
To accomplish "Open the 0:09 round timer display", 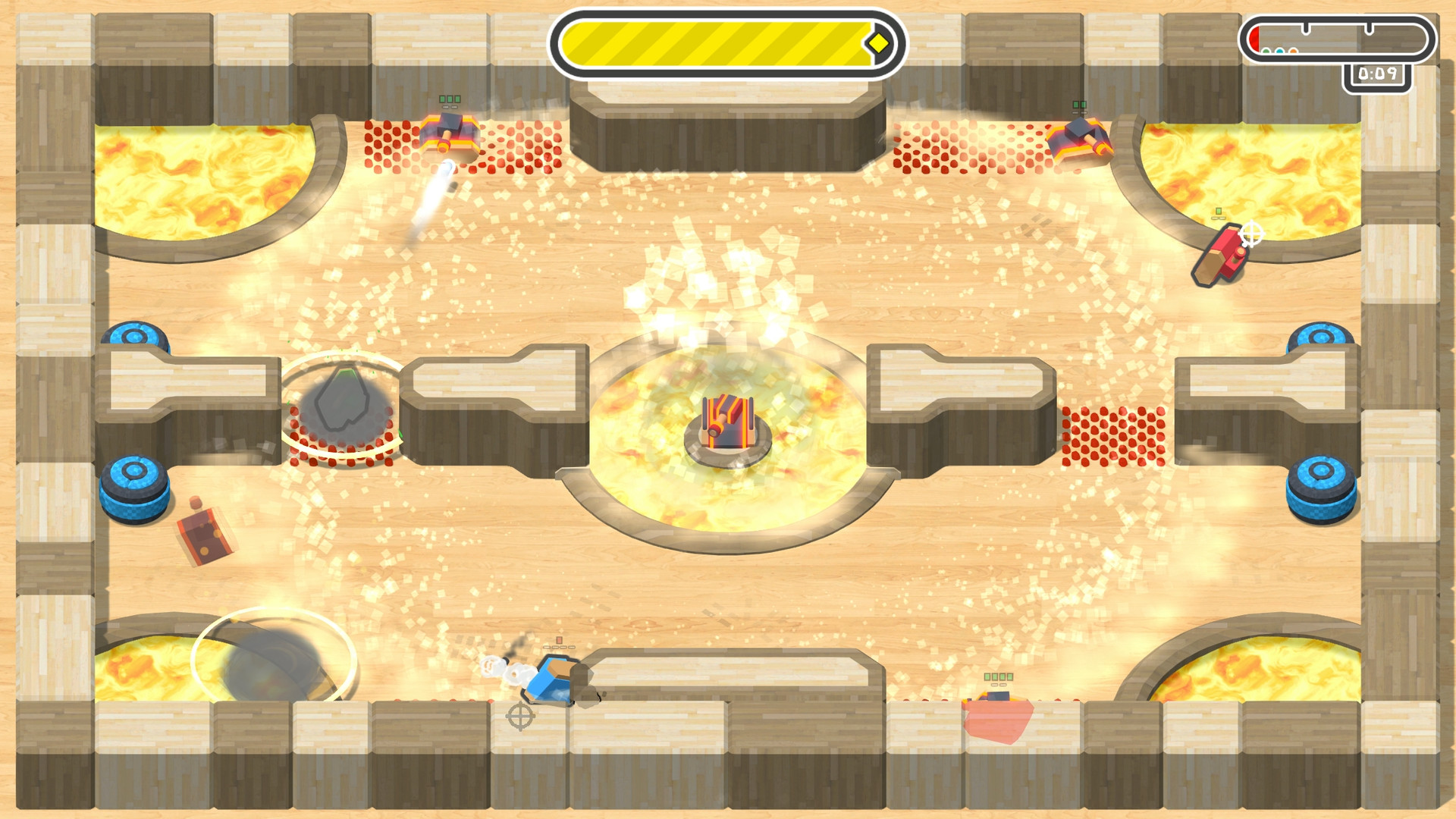I will point(1379,74).
